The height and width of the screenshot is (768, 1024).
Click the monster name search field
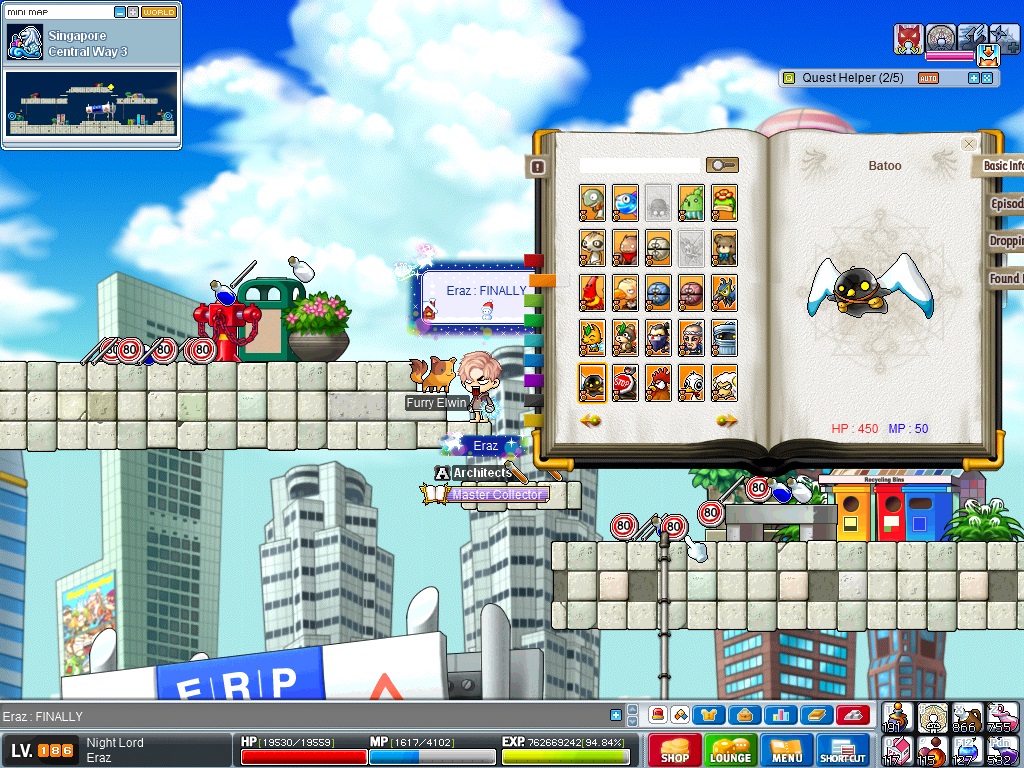(x=640, y=165)
